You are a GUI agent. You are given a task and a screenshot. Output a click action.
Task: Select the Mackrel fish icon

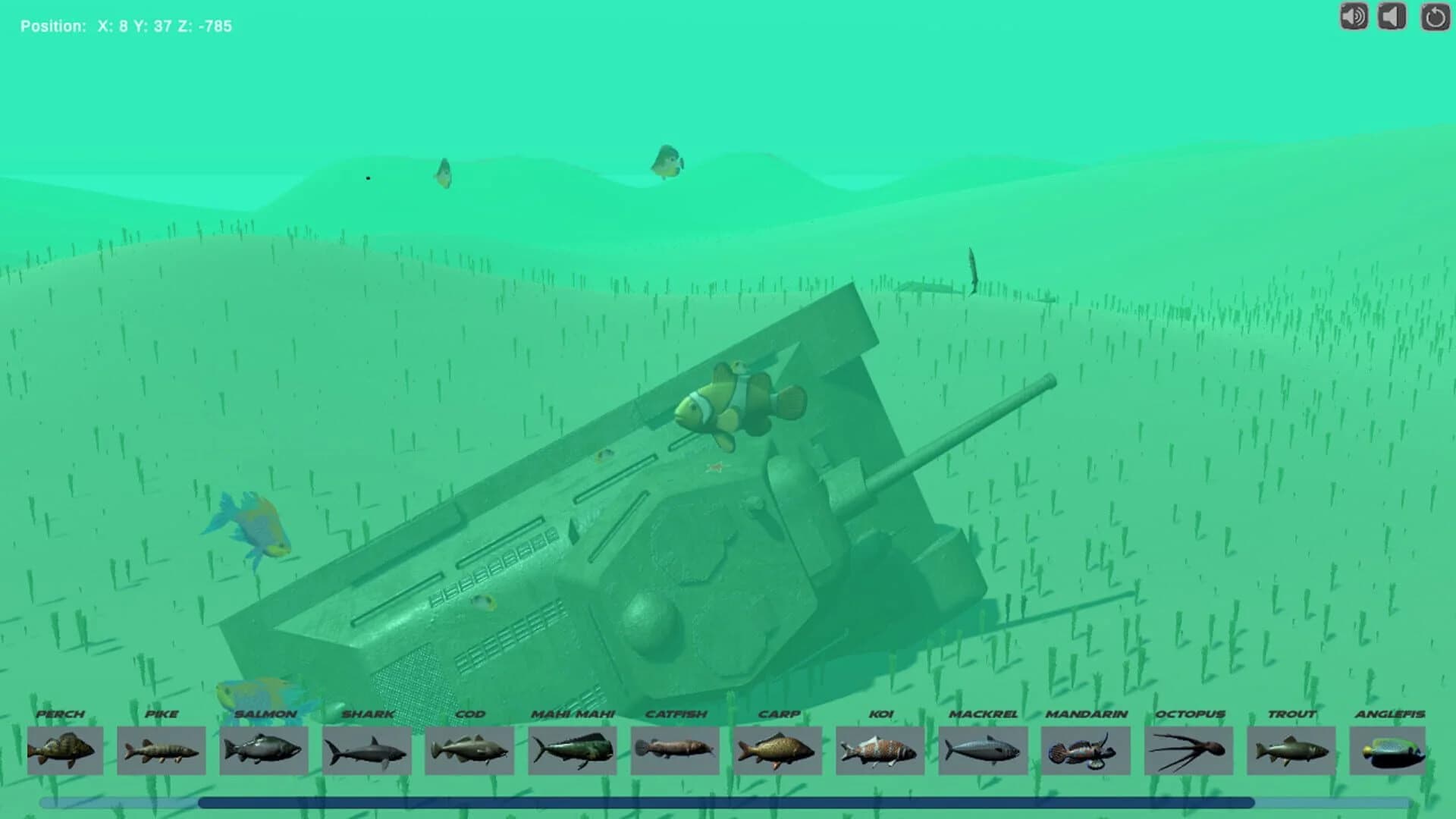click(982, 749)
